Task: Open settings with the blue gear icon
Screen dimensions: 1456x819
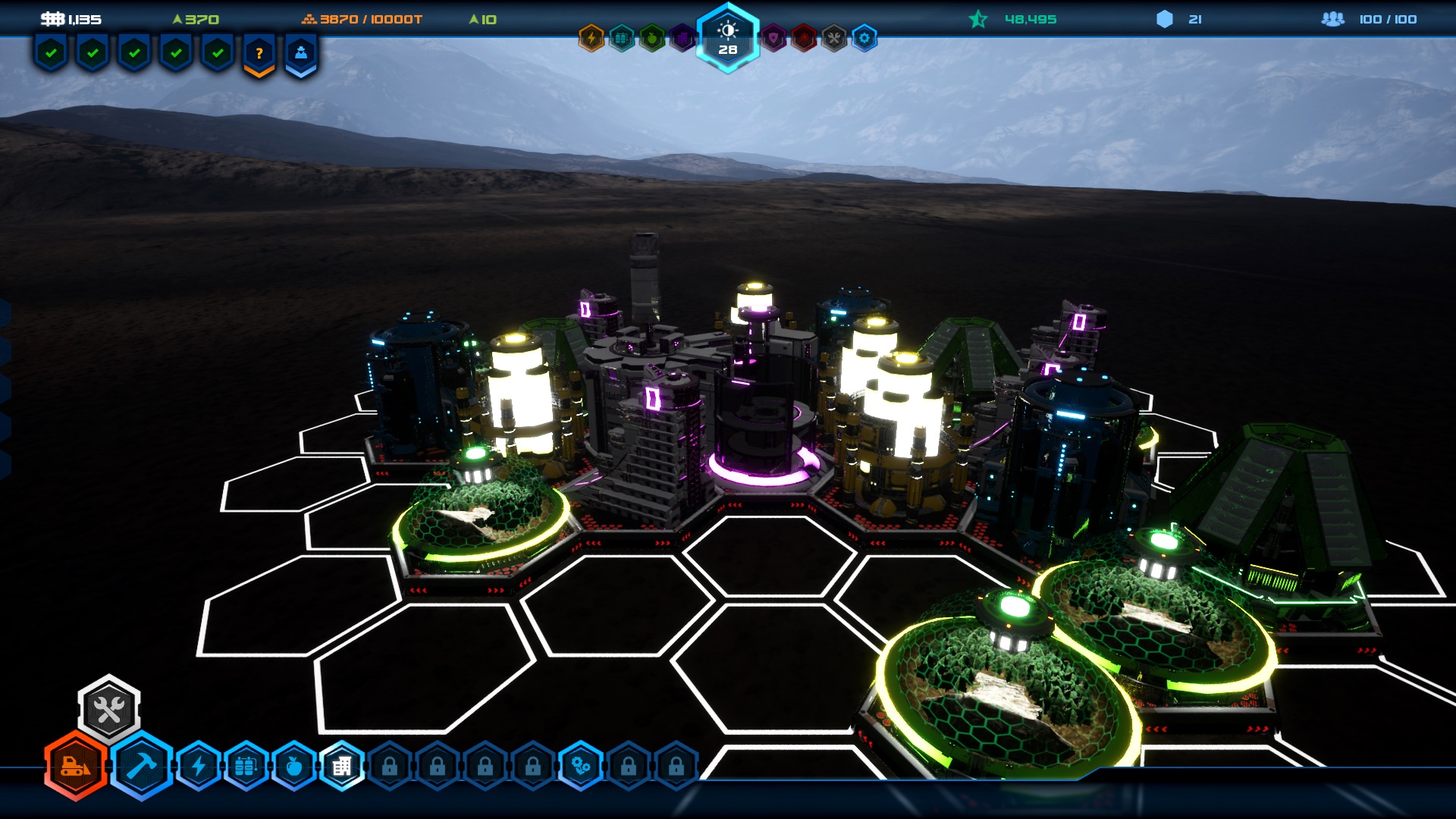Action: (864, 38)
